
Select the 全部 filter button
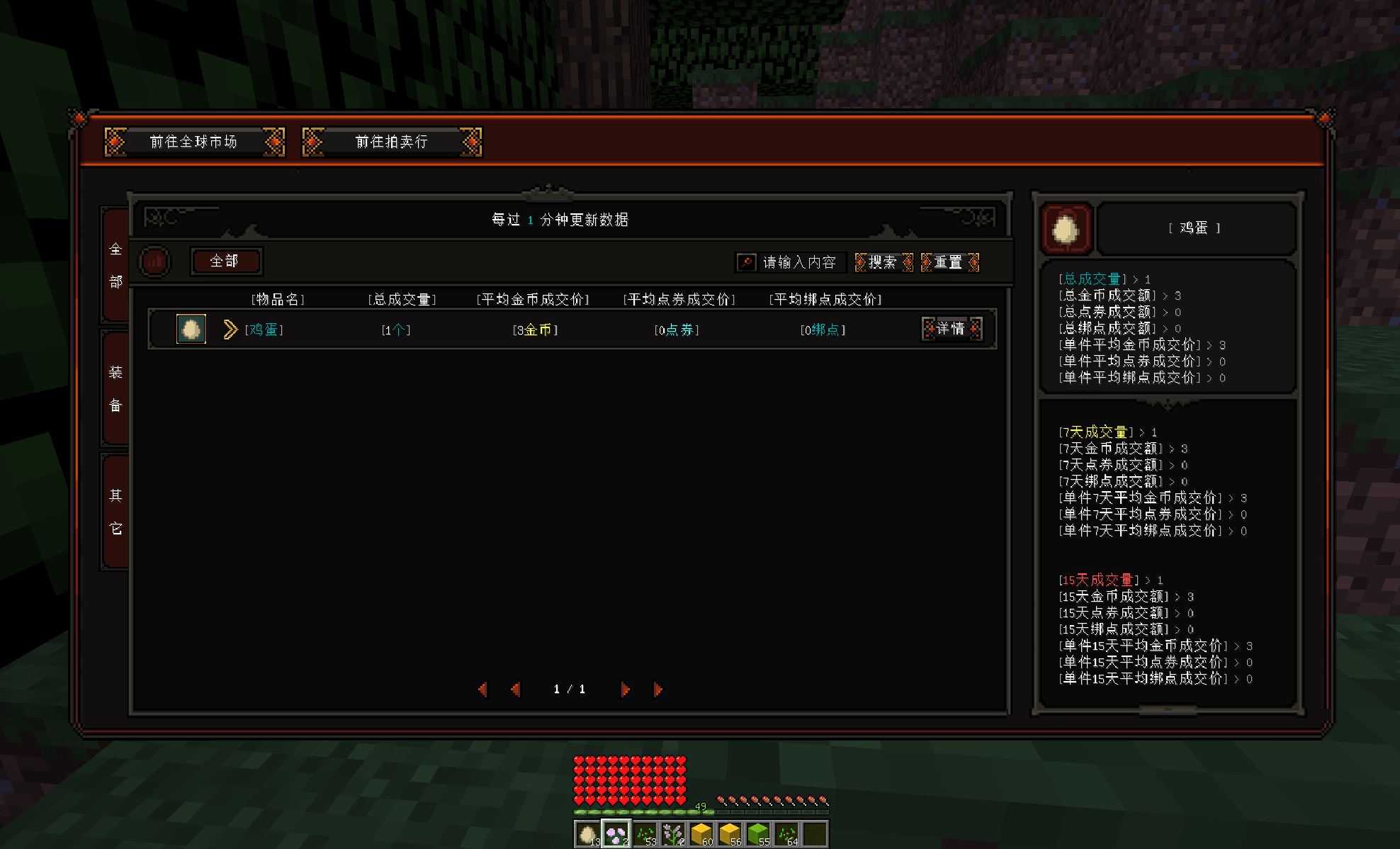[x=225, y=262]
